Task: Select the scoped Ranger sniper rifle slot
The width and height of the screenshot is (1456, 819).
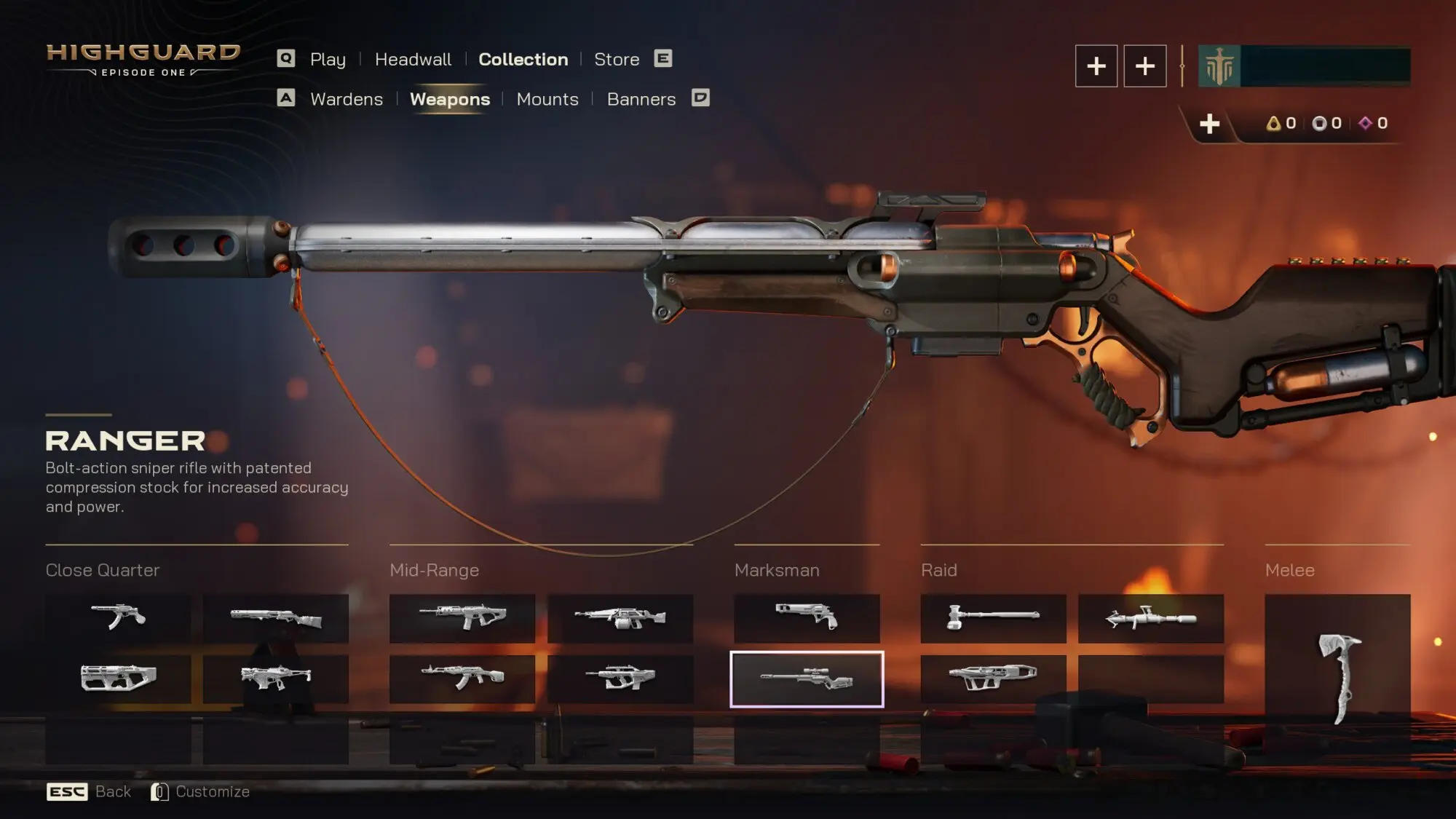Action: 807,679
